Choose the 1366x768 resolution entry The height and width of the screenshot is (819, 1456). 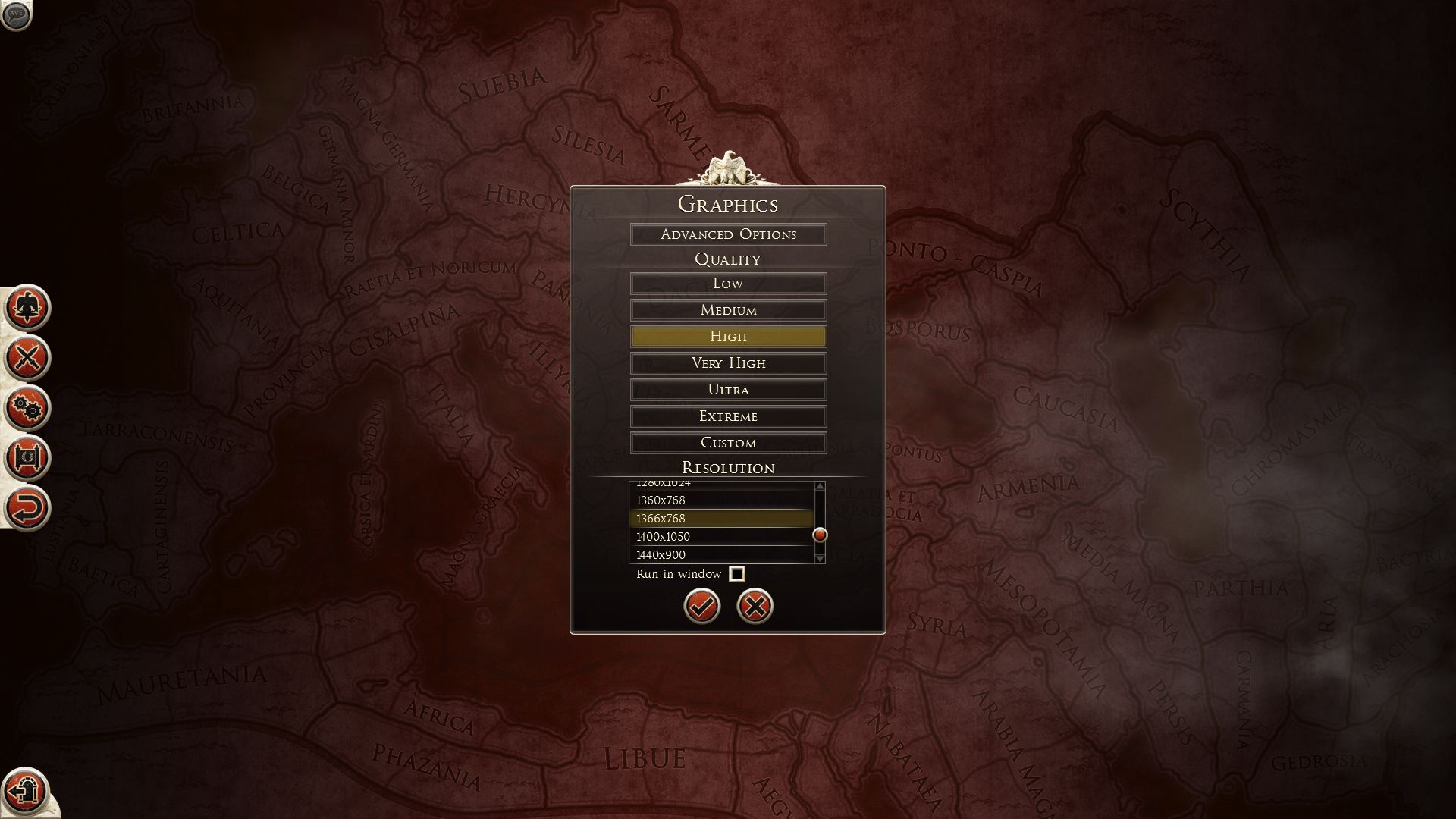tap(720, 519)
